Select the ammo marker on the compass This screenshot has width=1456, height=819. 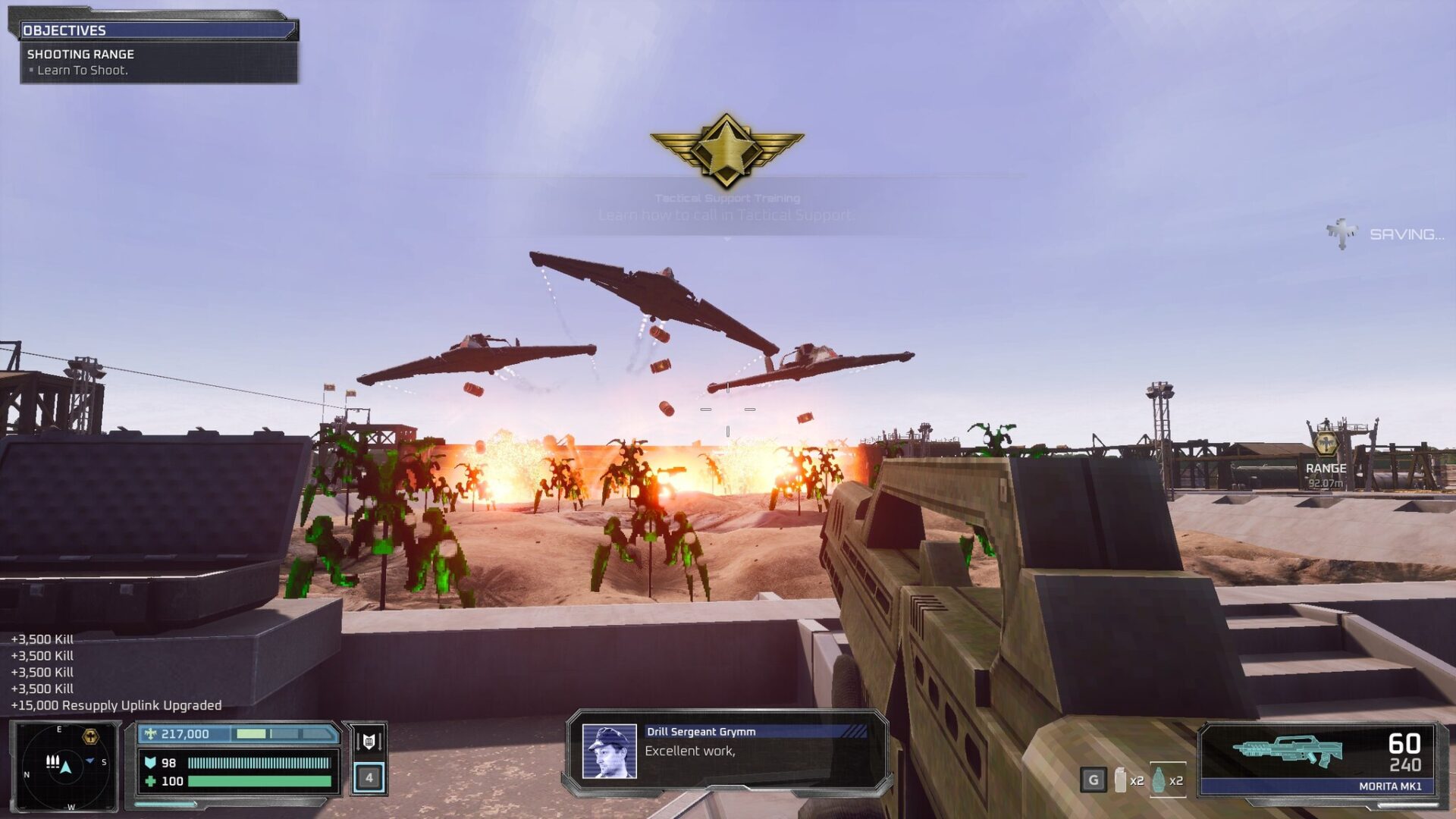tap(52, 761)
